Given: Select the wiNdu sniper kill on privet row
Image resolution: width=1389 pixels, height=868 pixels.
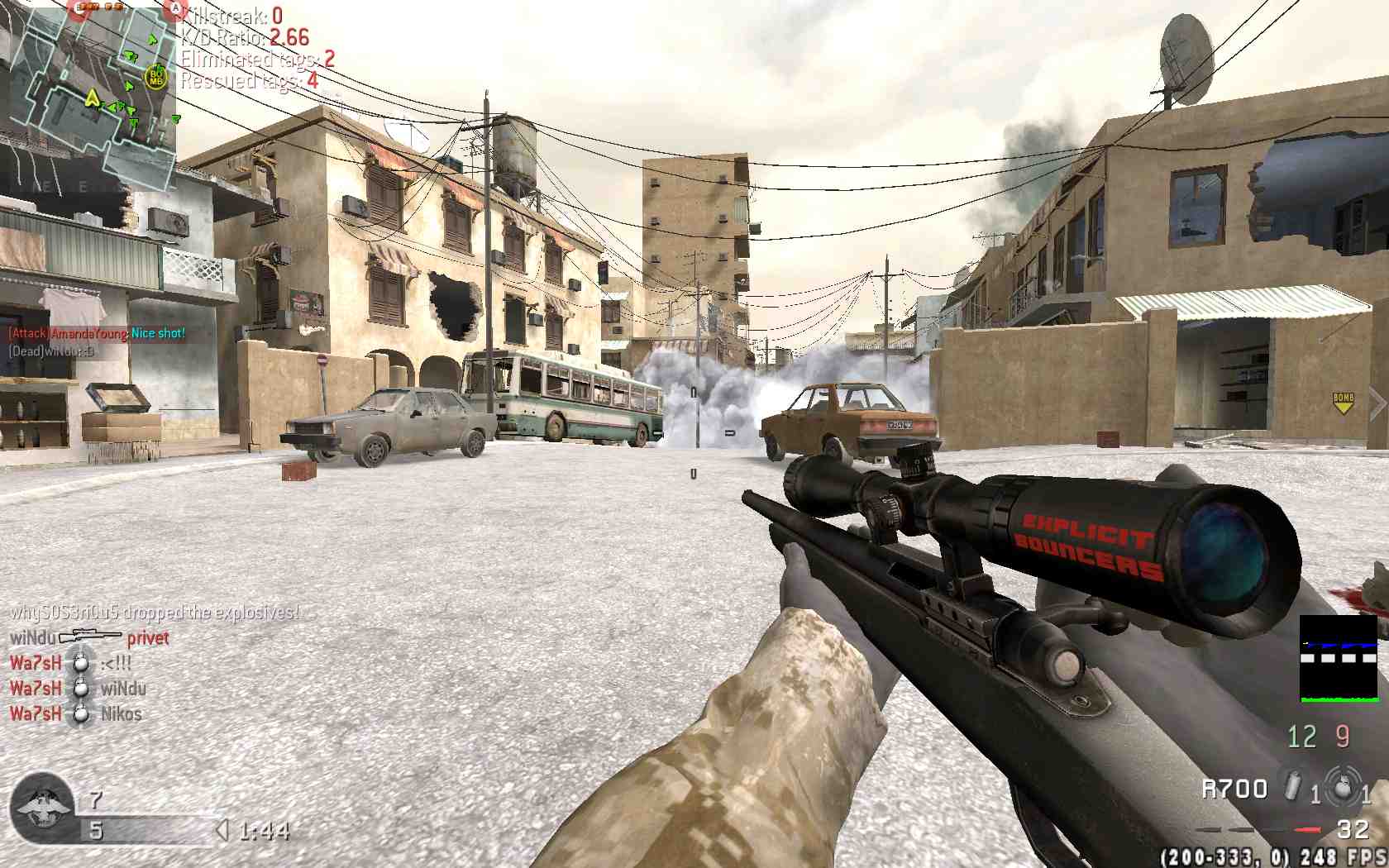Looking at the screenshot, I should coord(89,637).
